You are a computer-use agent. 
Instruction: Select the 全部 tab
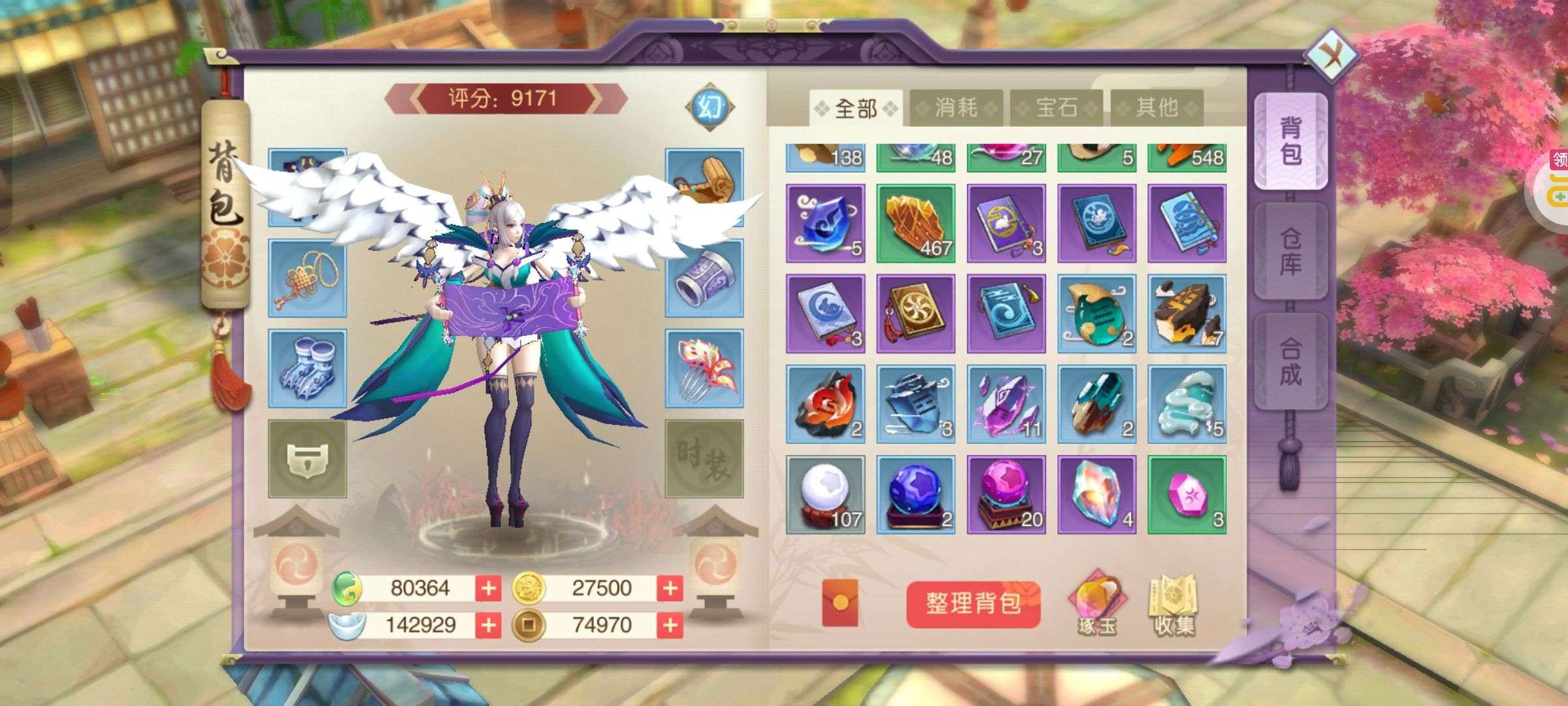point(856,109)
